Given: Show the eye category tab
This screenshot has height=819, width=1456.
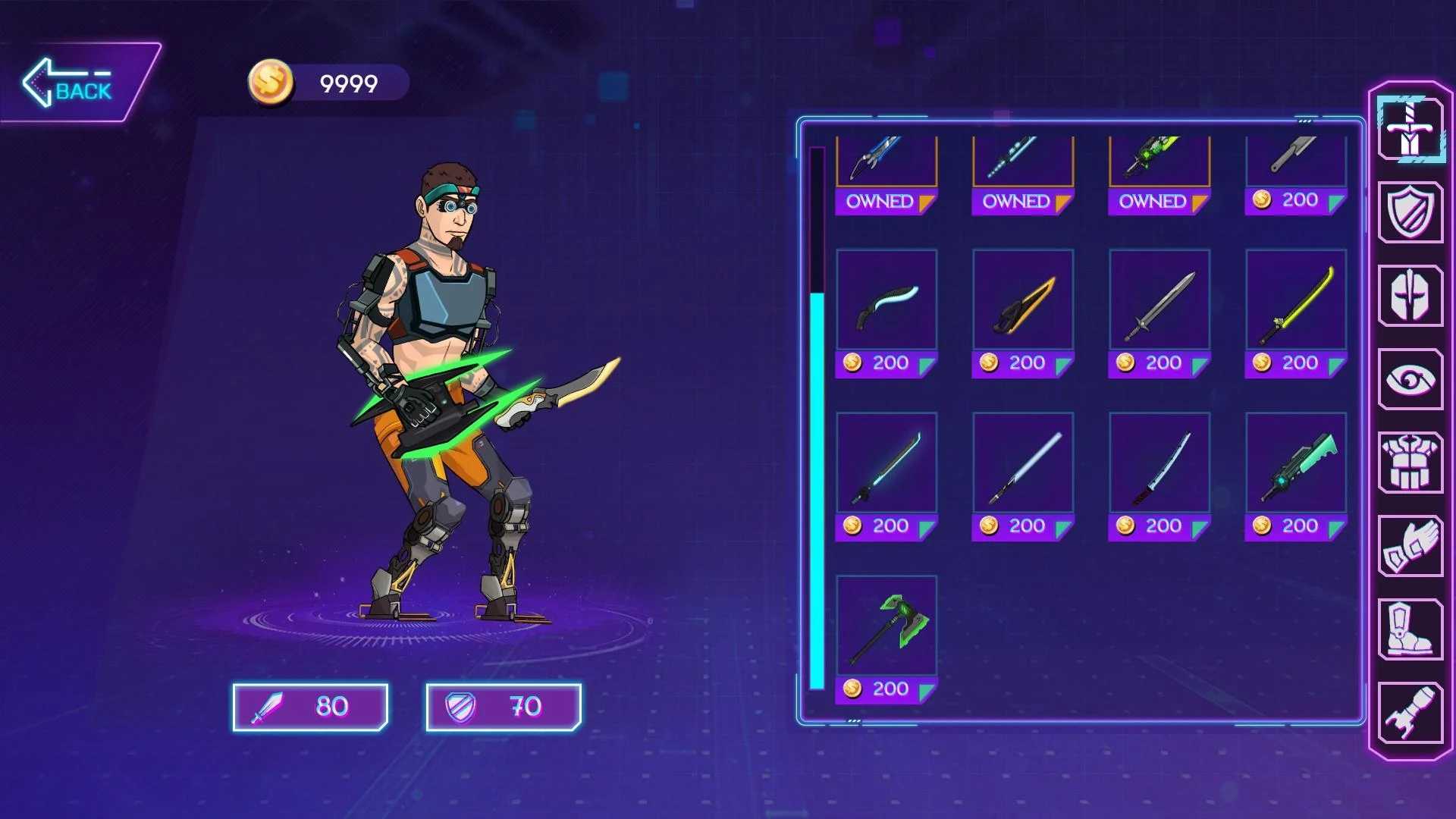Looking at the screenshot, I should click(x=1410, y=379).
